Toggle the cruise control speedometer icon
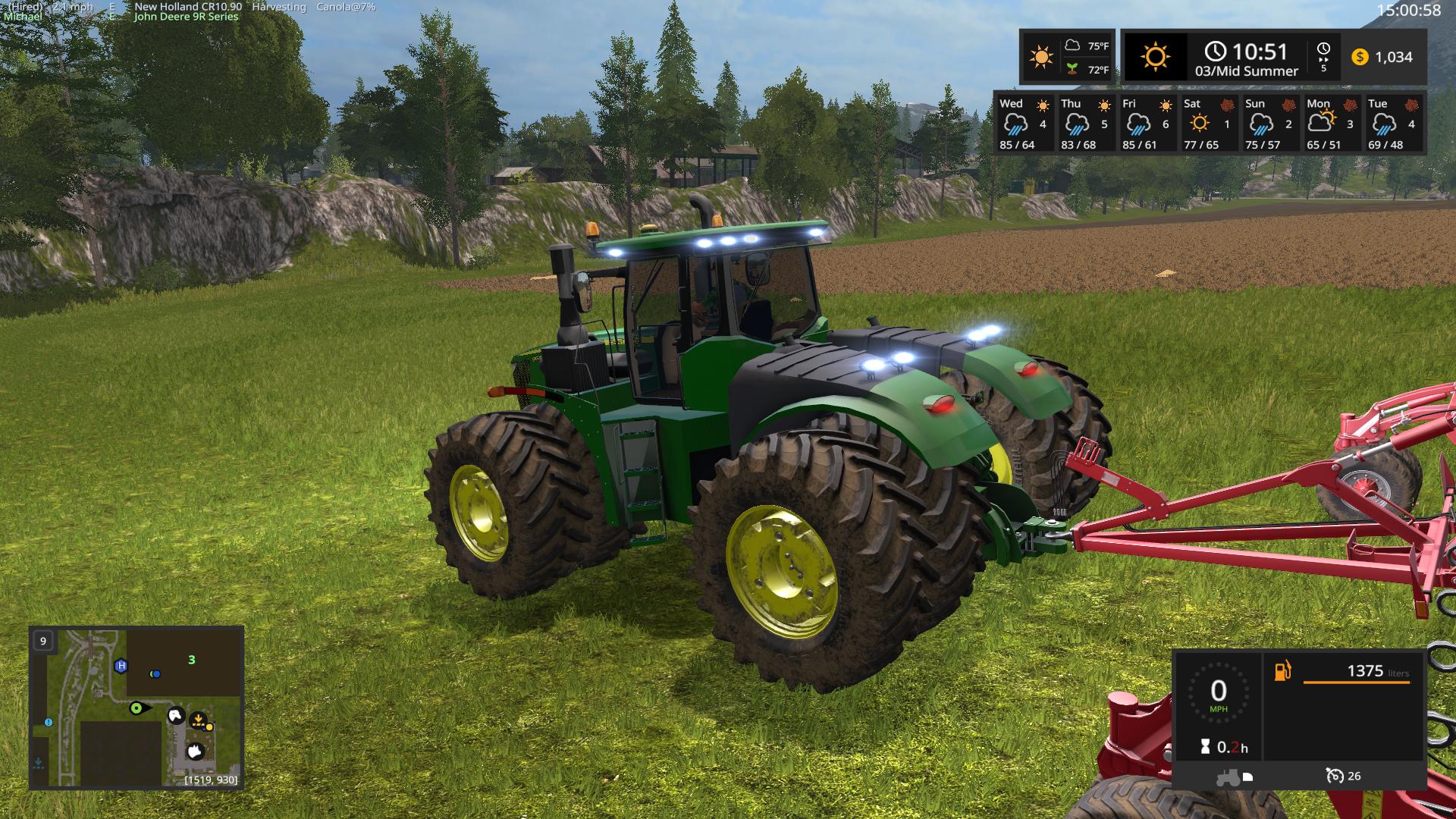 [1334, 776]
